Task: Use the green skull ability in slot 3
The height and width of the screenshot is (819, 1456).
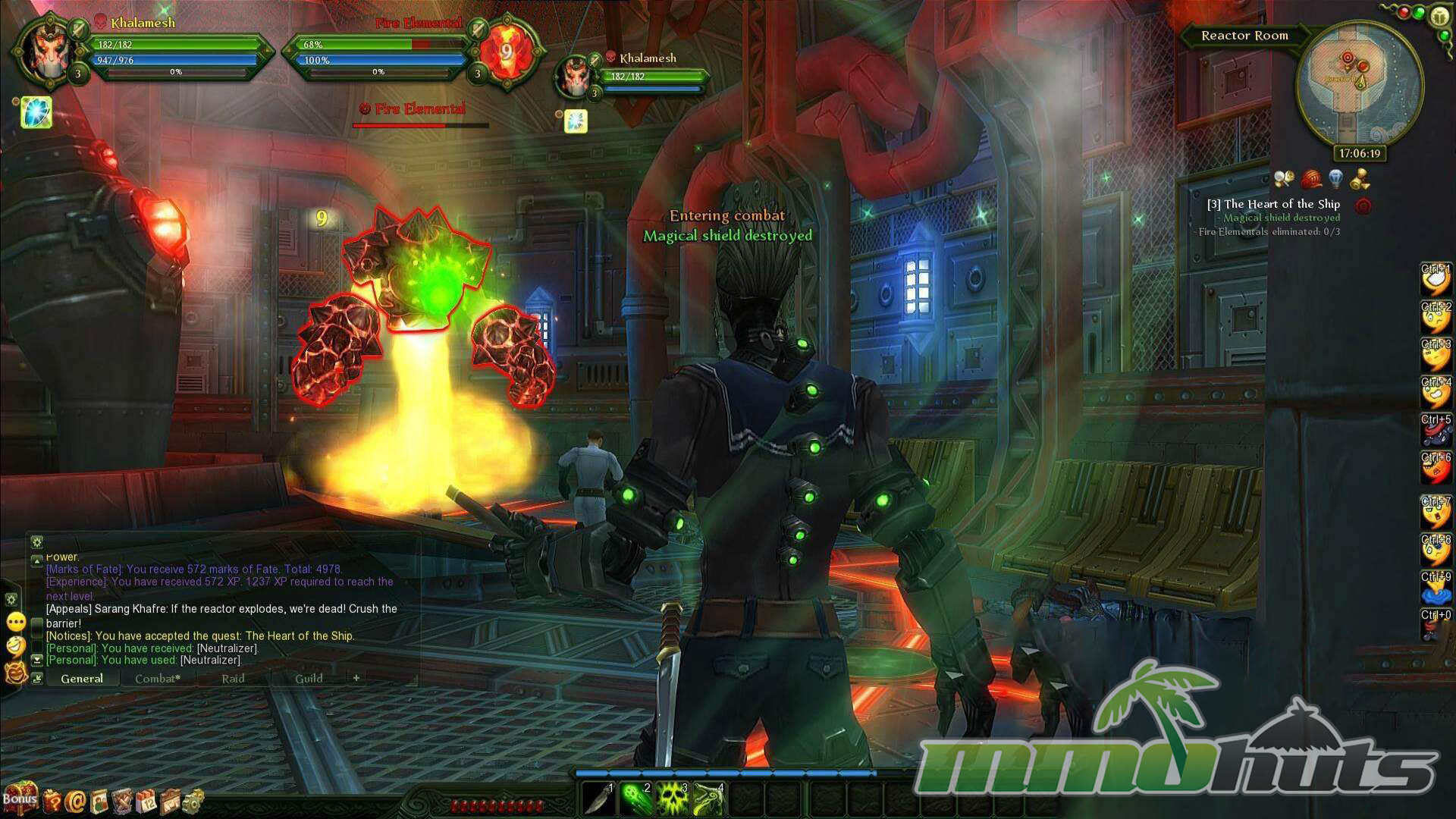Action: point(673,799)
